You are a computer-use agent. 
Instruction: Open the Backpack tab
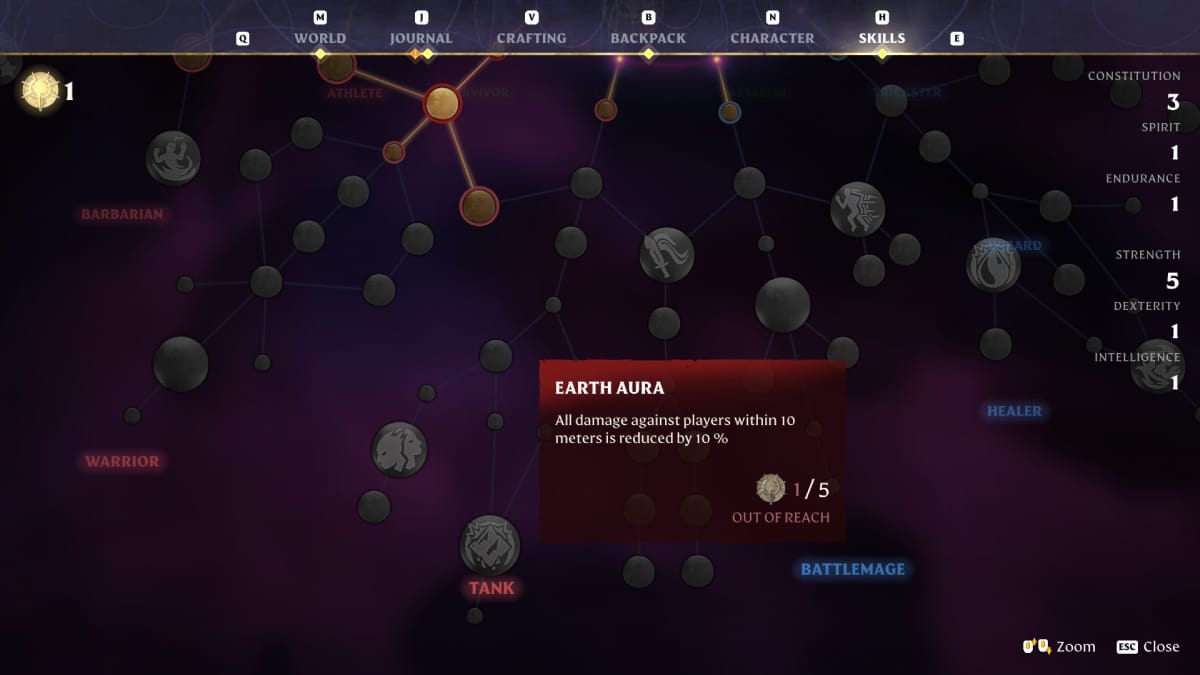(648, 38)
